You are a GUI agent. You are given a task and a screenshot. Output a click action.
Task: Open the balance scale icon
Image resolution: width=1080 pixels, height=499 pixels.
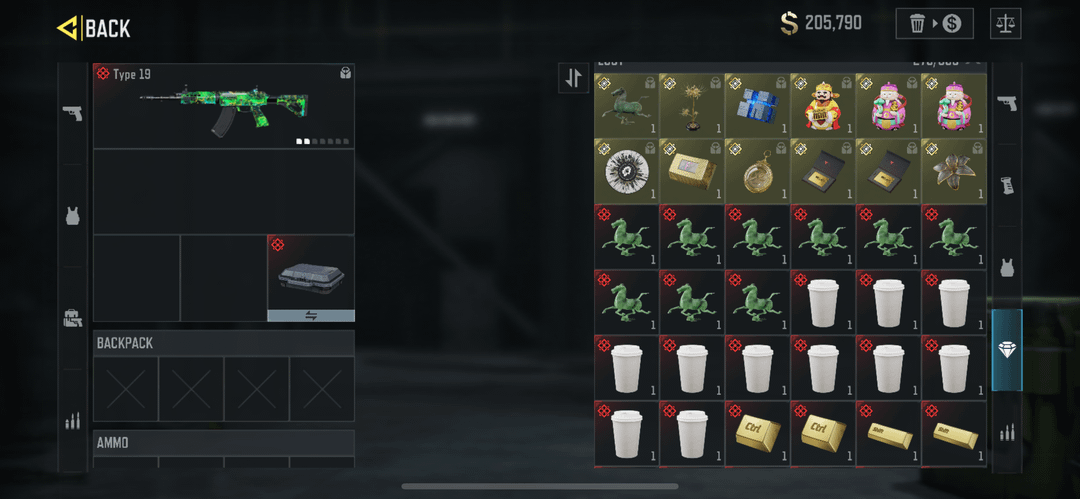coord(1005,23)
